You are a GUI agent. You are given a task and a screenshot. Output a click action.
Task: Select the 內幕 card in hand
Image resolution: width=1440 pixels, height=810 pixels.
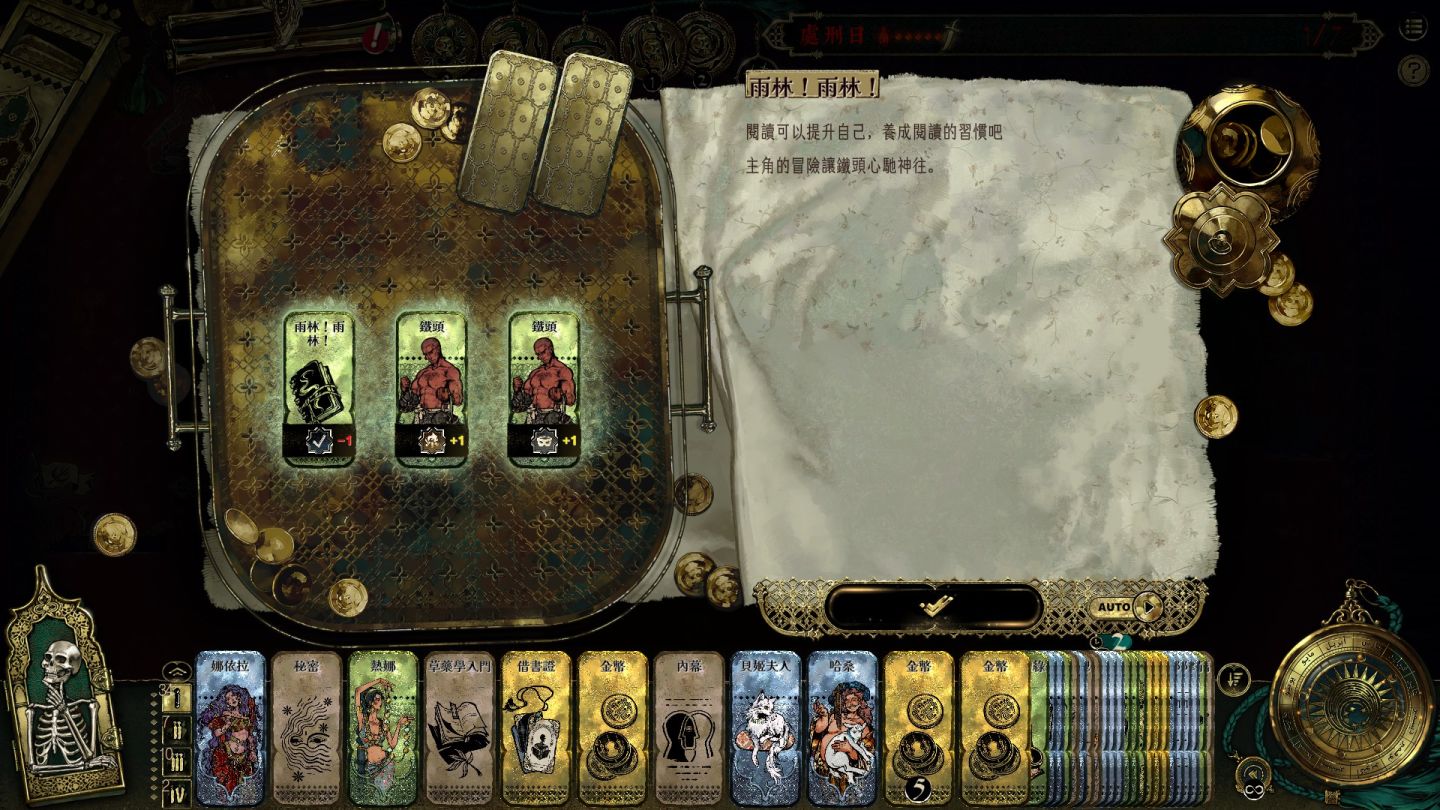[x=689, y=729]
